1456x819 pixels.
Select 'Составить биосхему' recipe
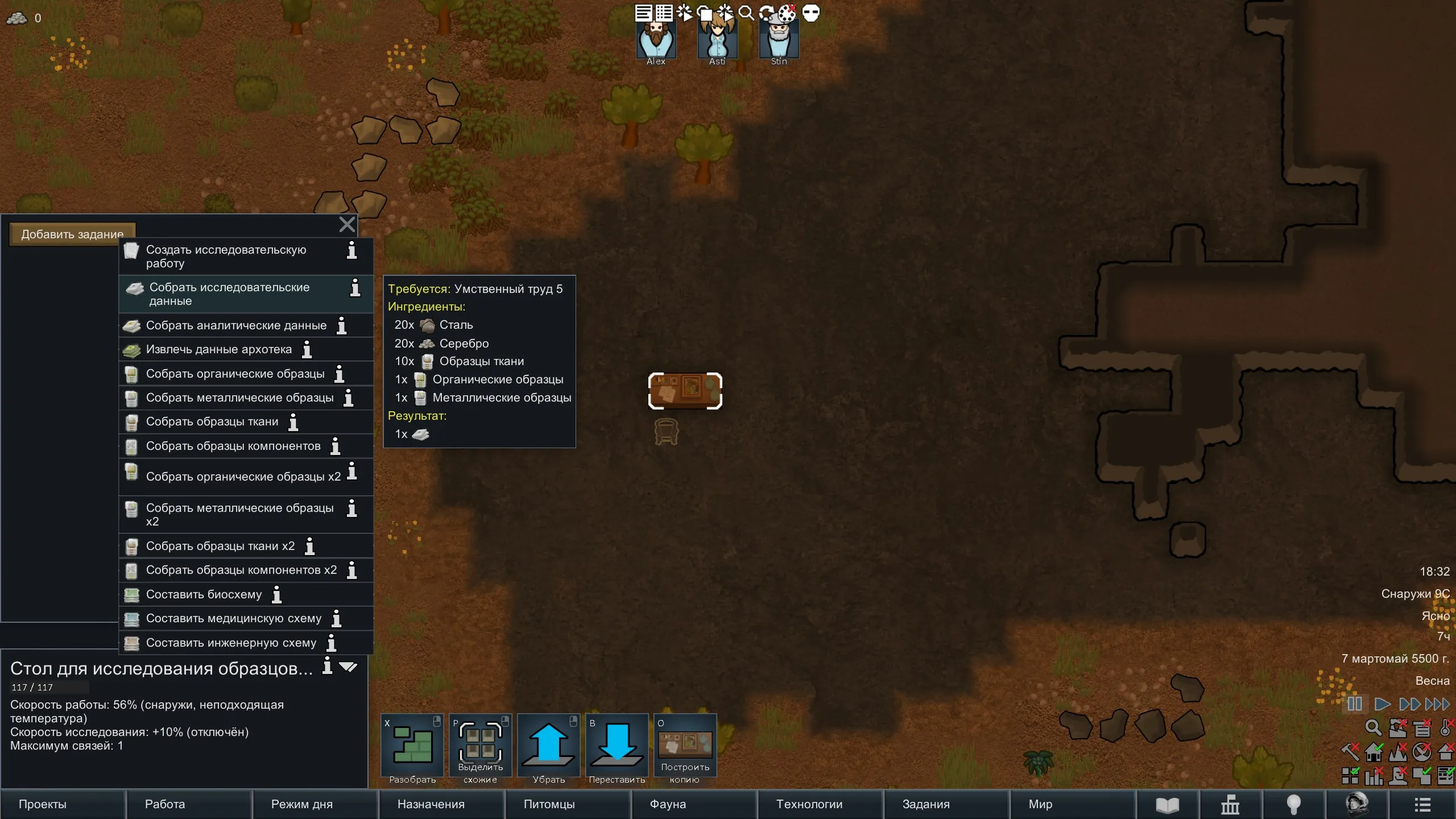tap(204, 594)
